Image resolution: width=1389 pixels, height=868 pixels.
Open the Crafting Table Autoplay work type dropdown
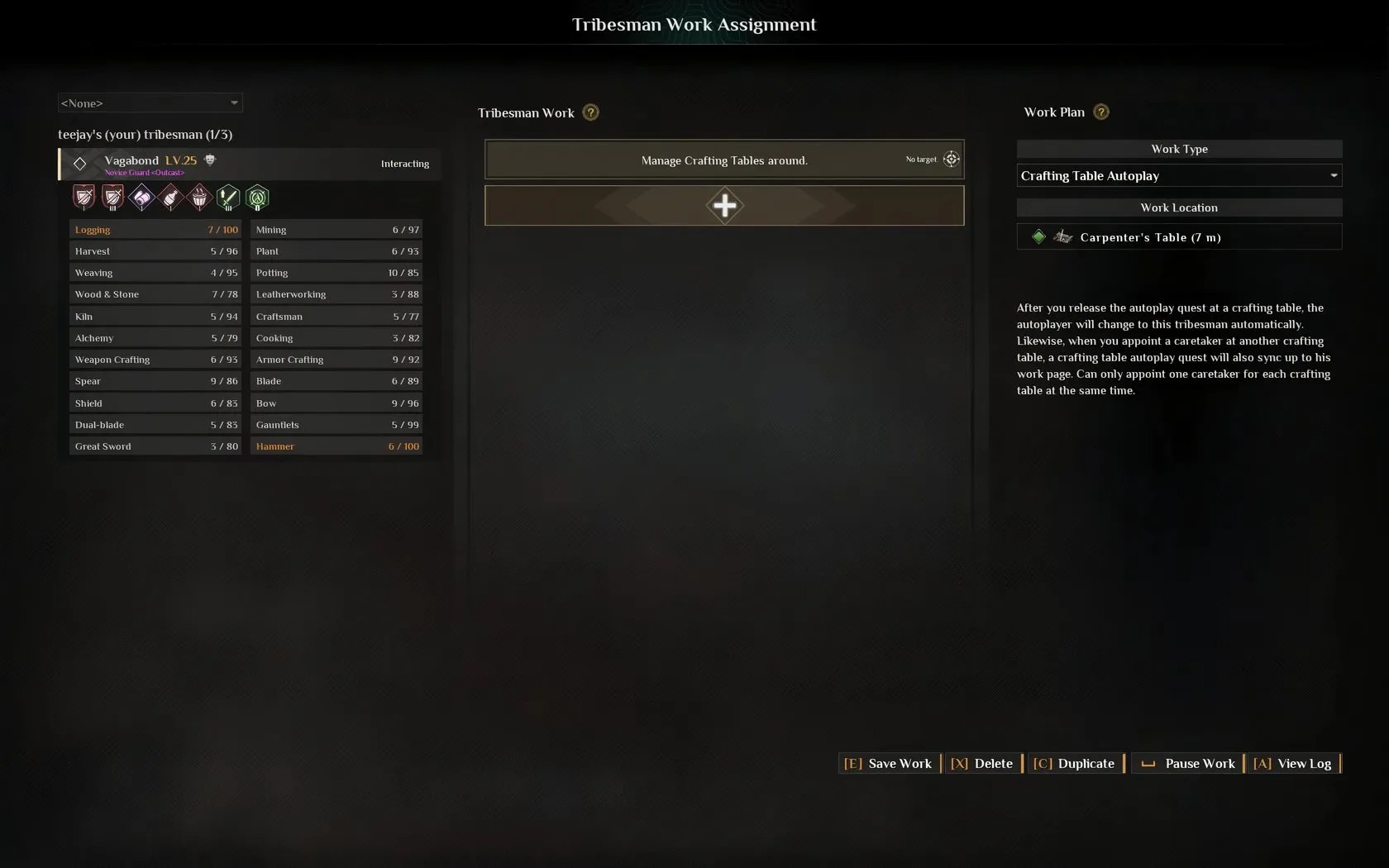tap(1178, 175)
